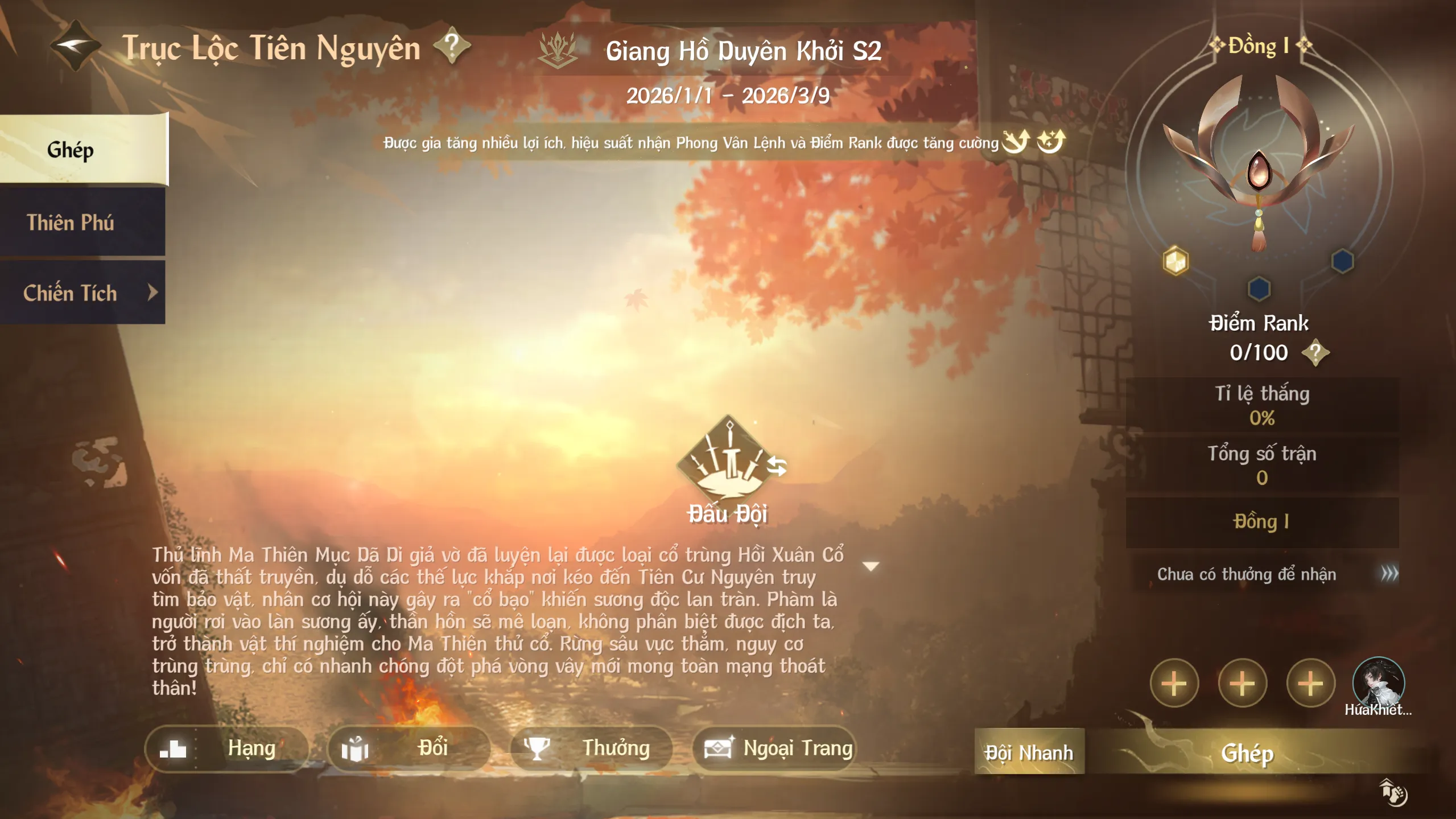Tap the hand gesture icon in the corner

[x=1393, y=792]
